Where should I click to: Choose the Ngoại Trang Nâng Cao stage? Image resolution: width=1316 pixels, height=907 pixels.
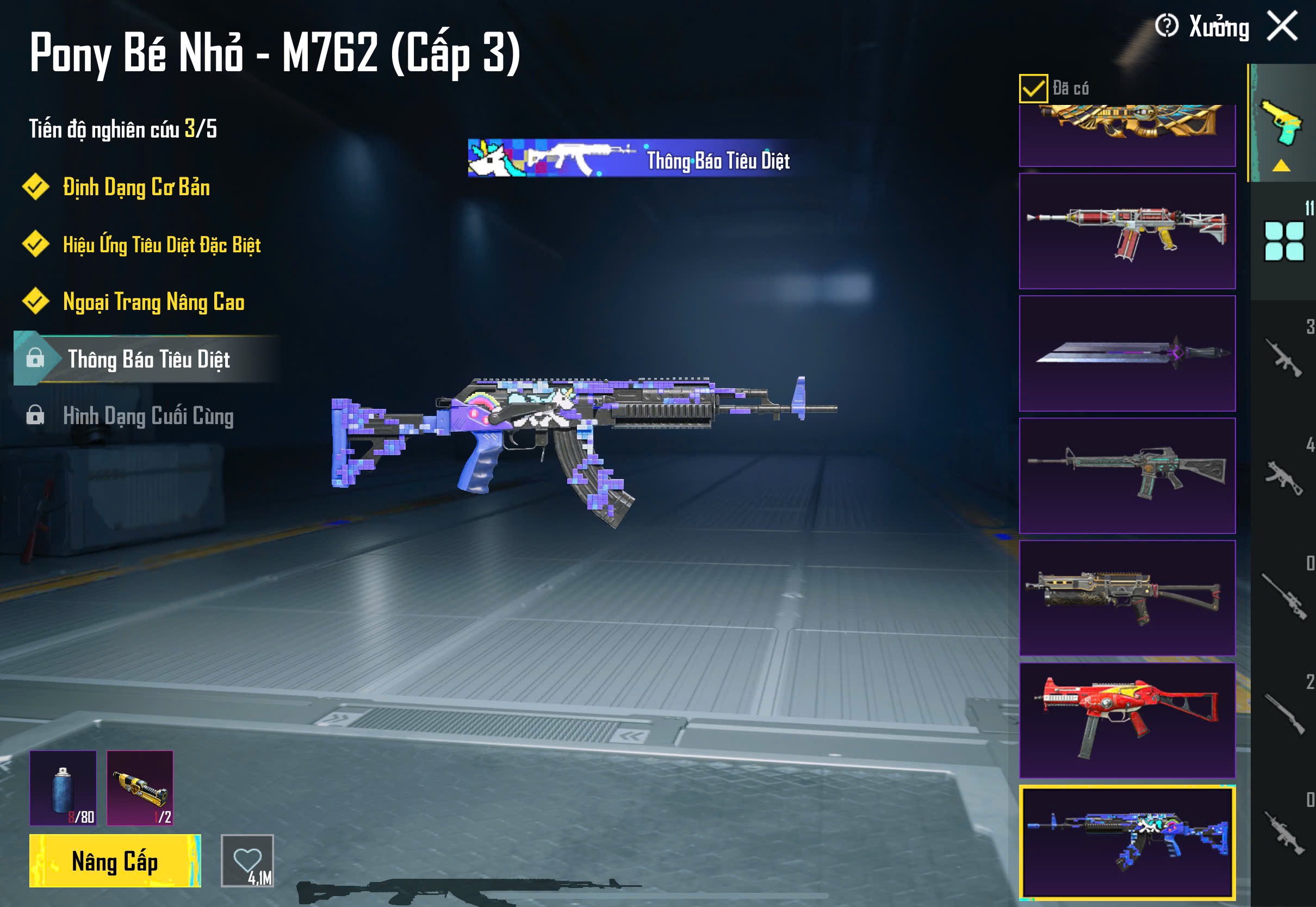point(153,302)
